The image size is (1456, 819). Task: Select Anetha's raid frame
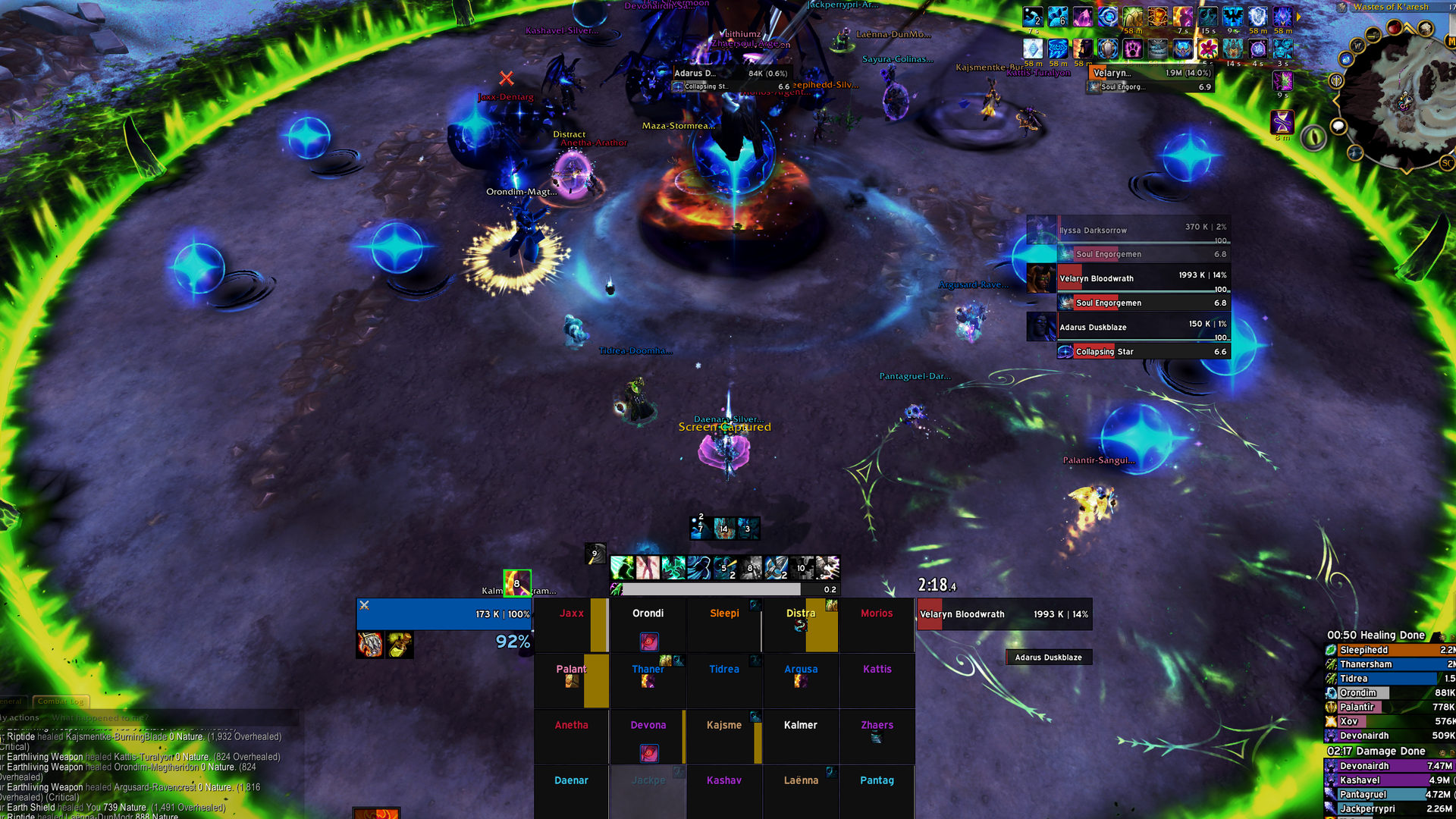click(x=571, y=736)
